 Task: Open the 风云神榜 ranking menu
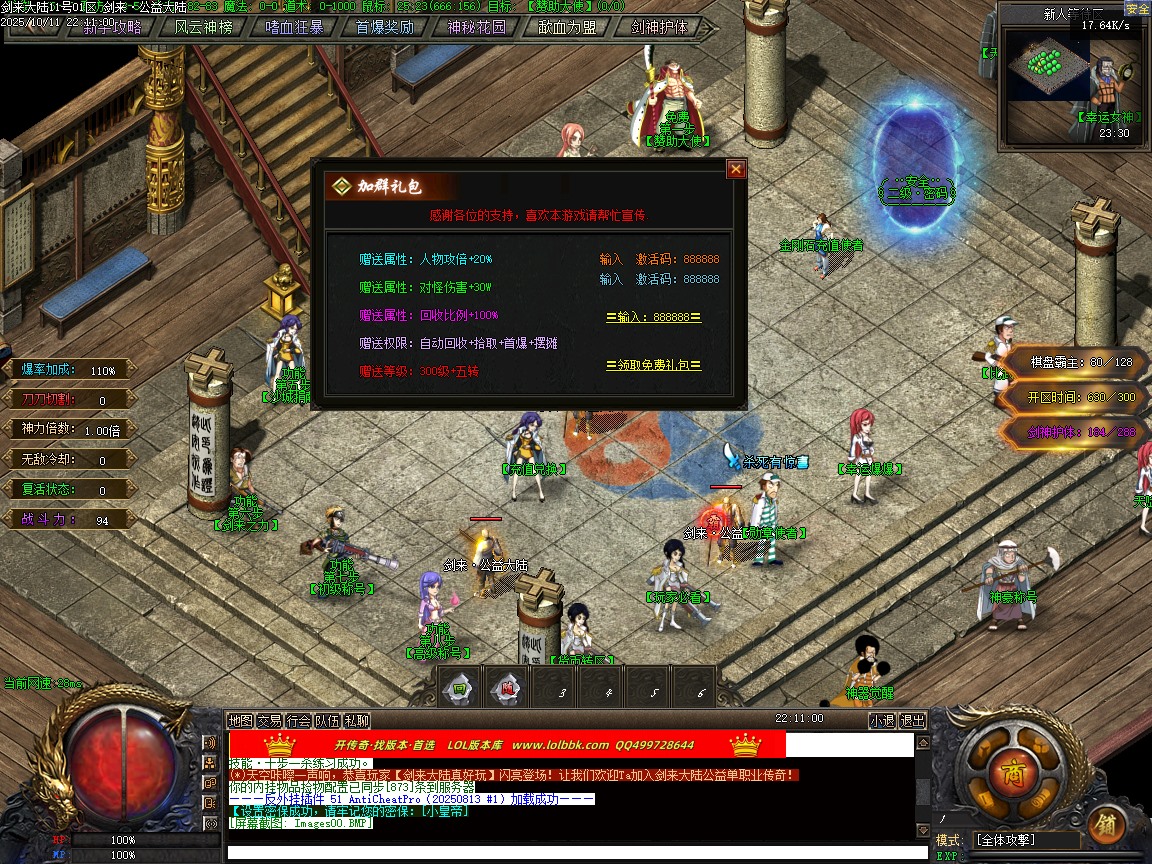point(203,27)
